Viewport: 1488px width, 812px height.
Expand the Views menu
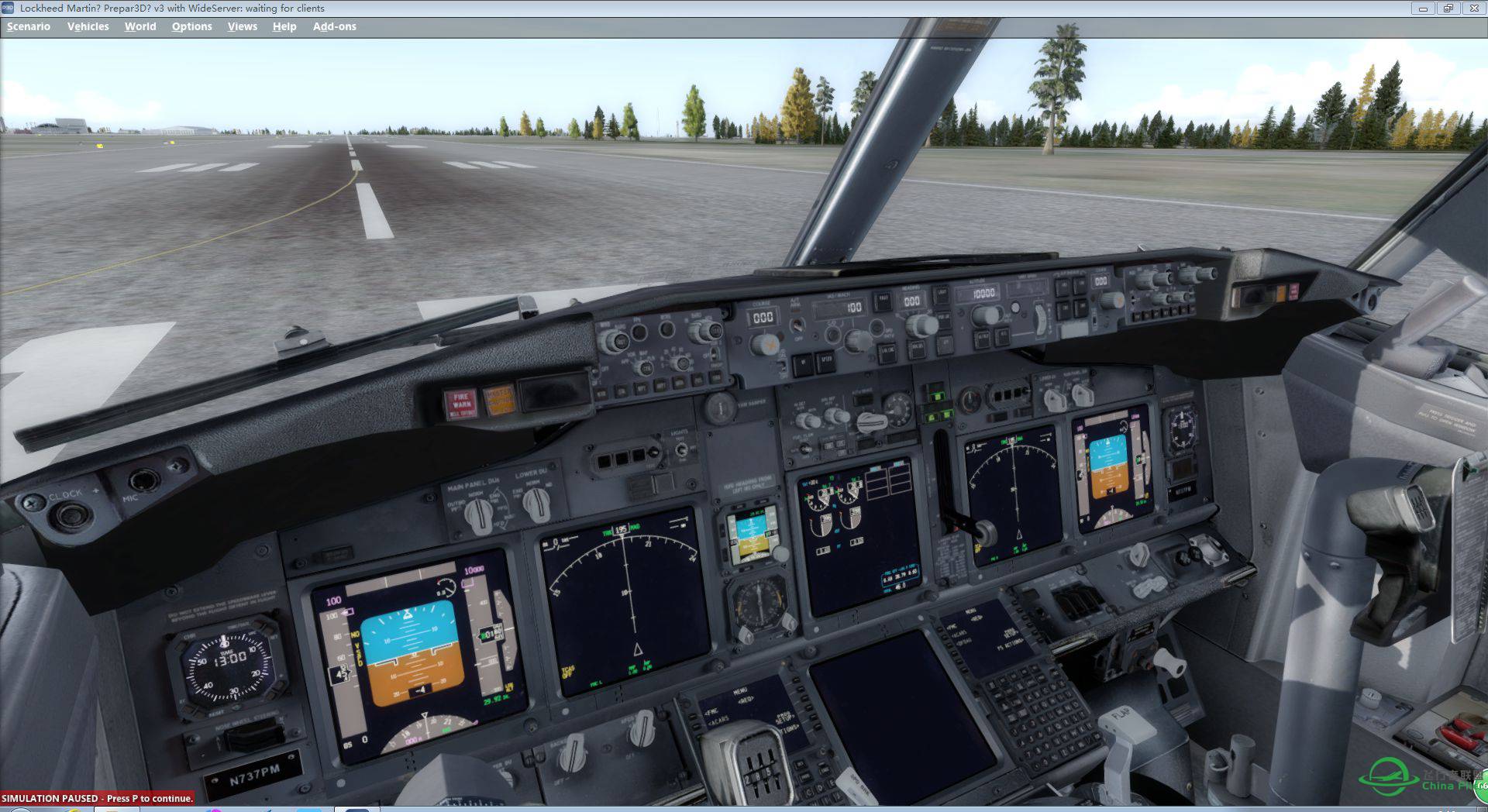[x=242, y=26]
